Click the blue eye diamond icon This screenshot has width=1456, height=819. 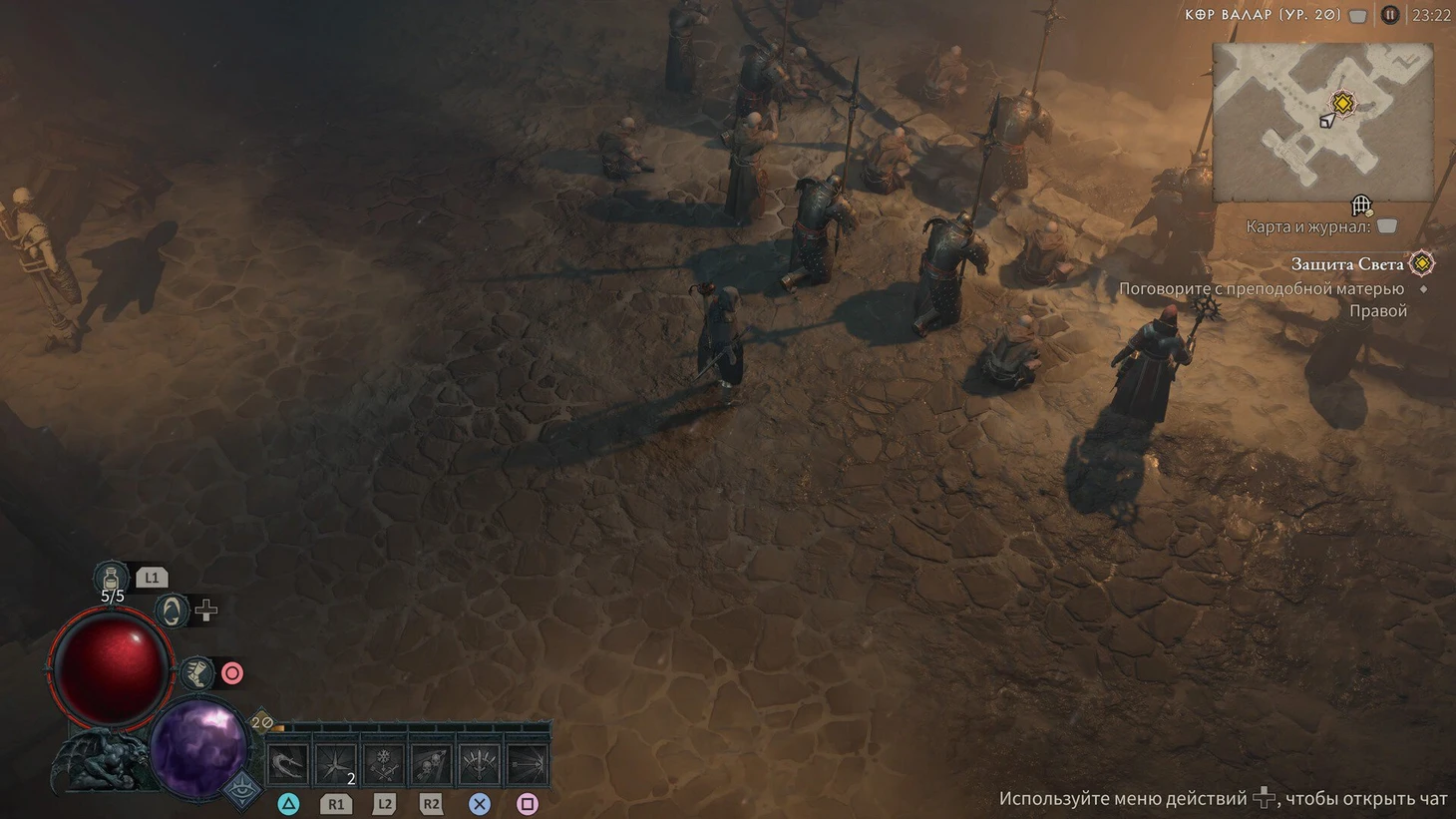(242, 790)
